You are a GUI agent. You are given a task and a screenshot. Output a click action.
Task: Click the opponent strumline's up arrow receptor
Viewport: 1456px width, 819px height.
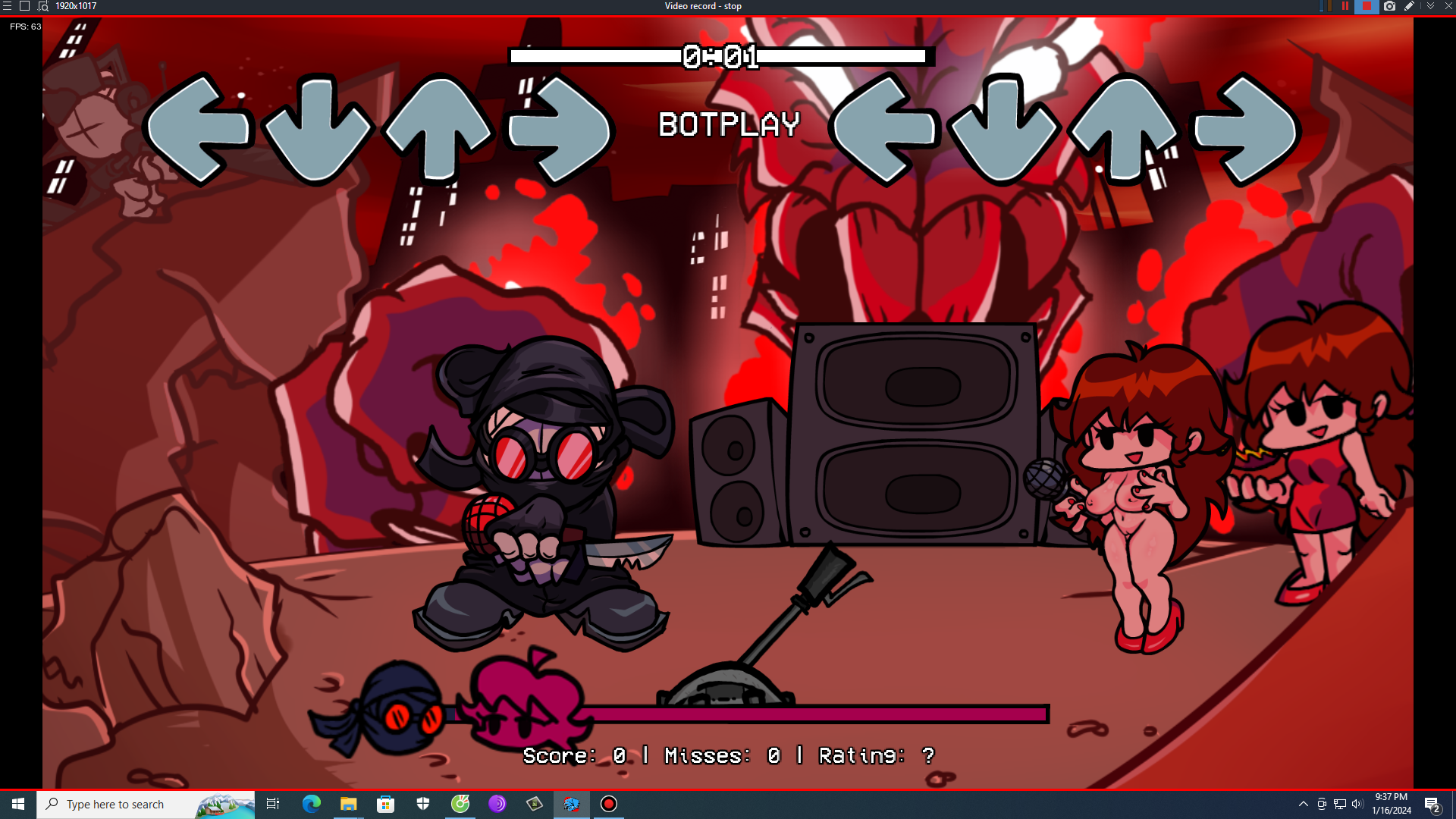[x=438, y=129]
